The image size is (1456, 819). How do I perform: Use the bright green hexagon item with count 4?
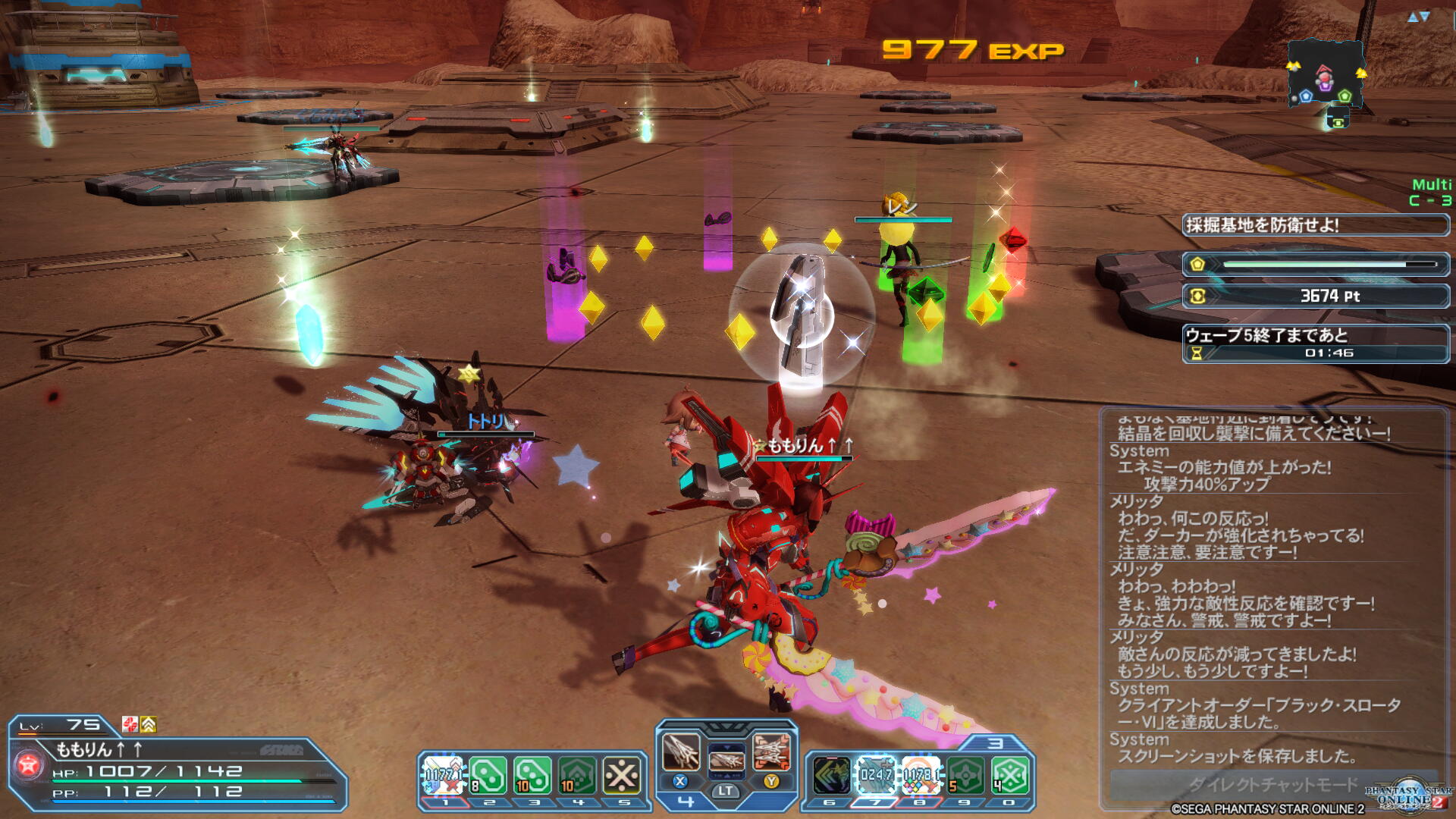point(1010,776)
